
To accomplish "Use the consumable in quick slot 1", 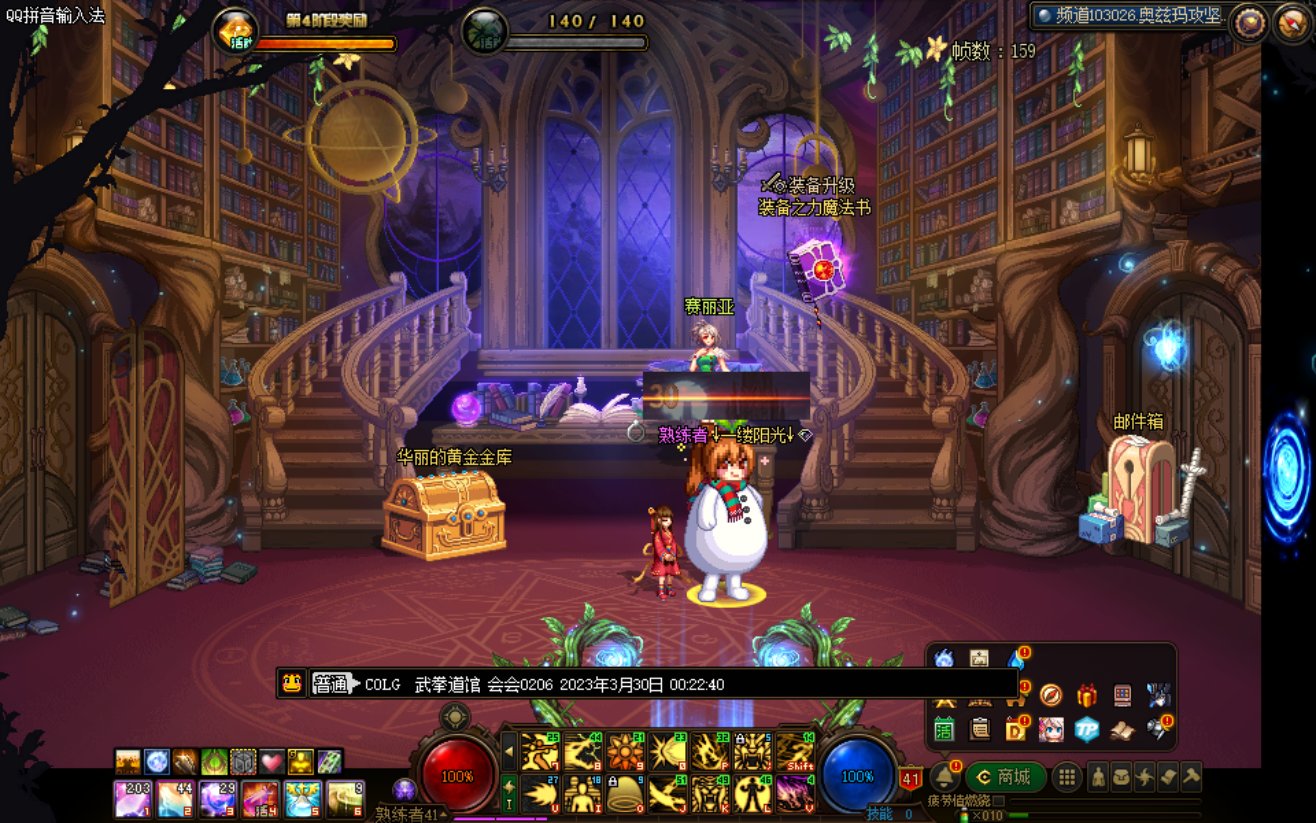I will tap(132, 800).
